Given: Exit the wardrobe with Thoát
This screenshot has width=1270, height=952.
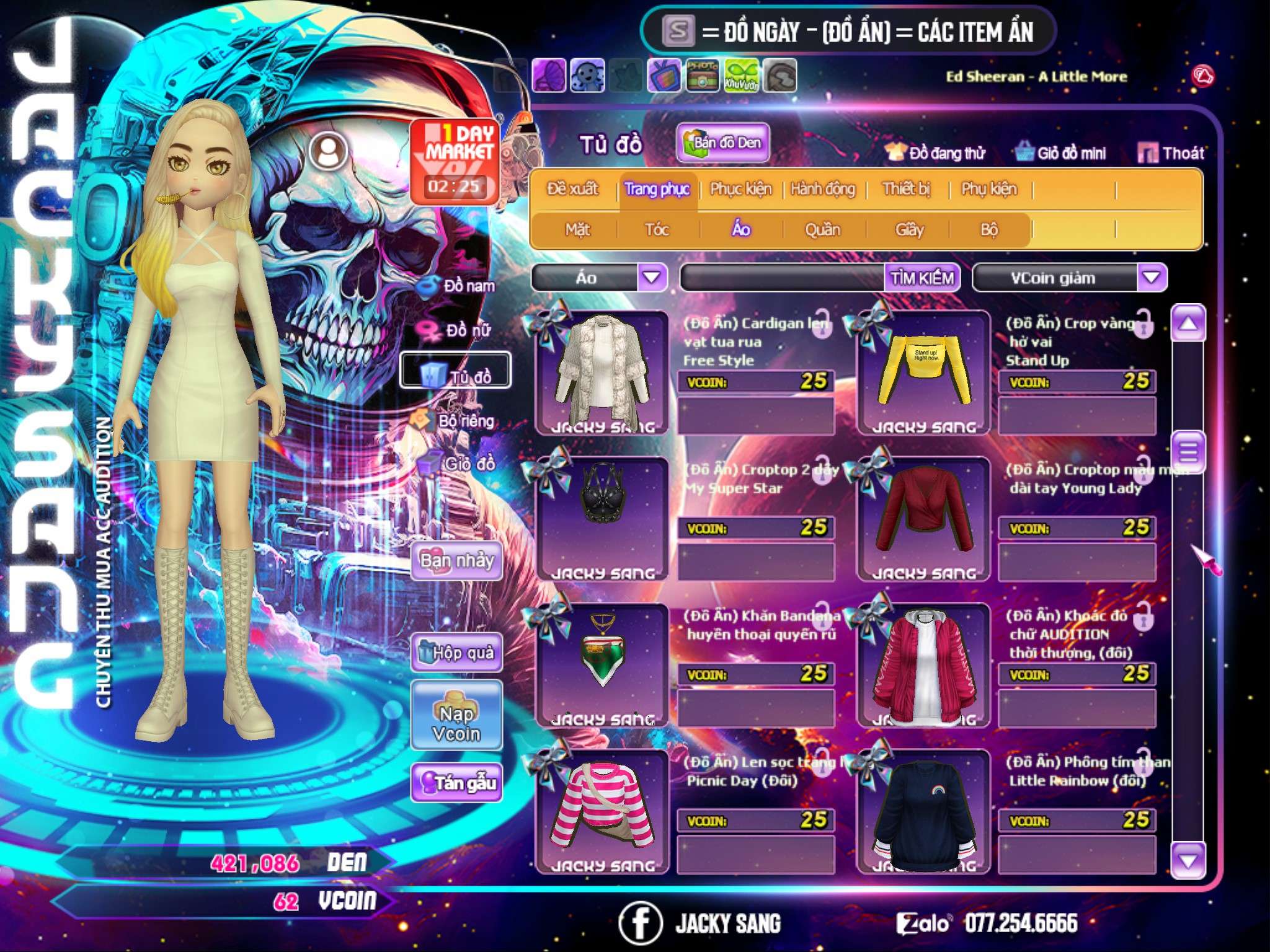Looking at the screenshot, I should [x=1171, y=153].
